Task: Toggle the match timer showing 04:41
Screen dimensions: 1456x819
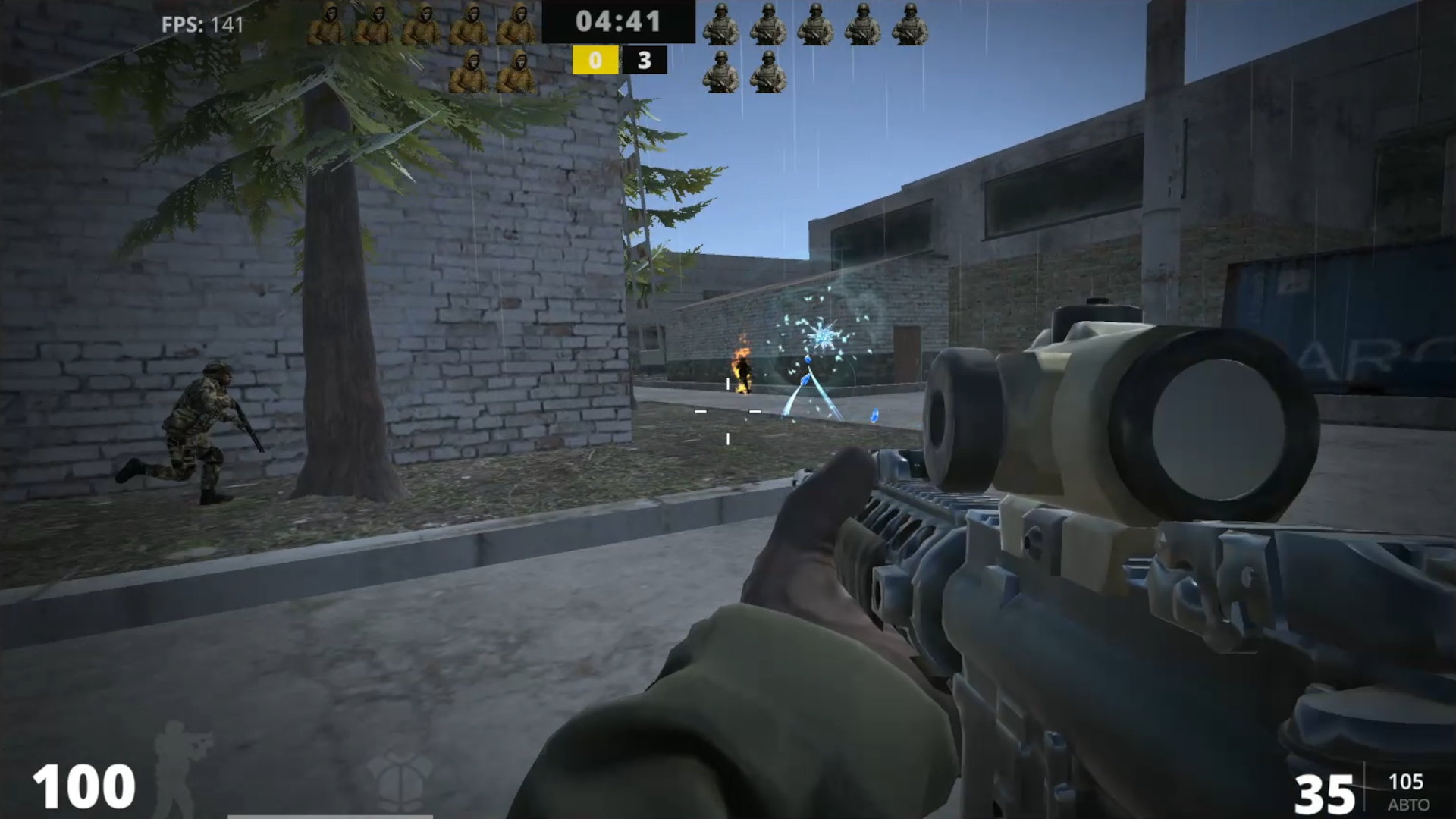Action: tap(620, 22)
